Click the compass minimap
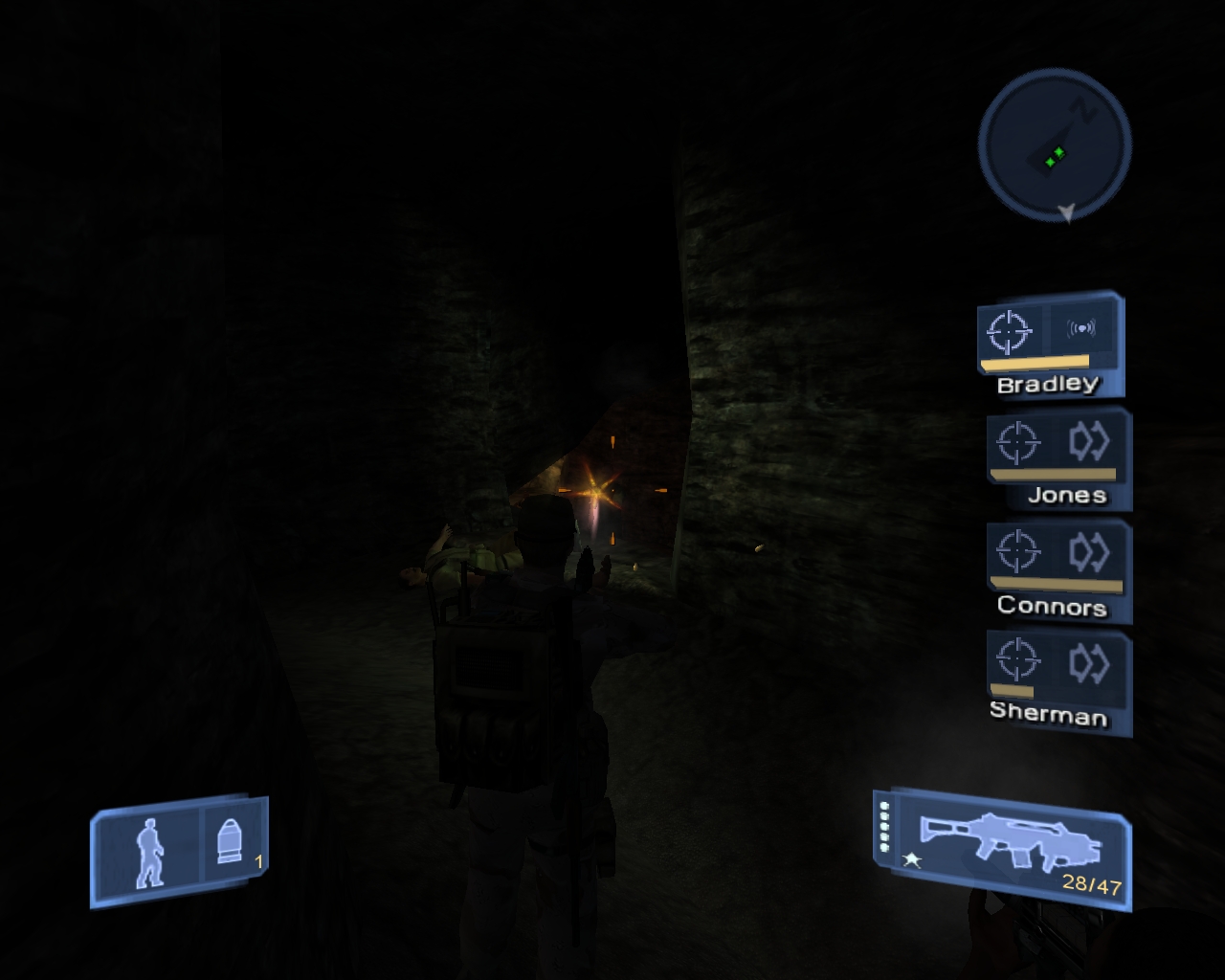The height and width of the screenshot is (980, 1225). 1055,144
